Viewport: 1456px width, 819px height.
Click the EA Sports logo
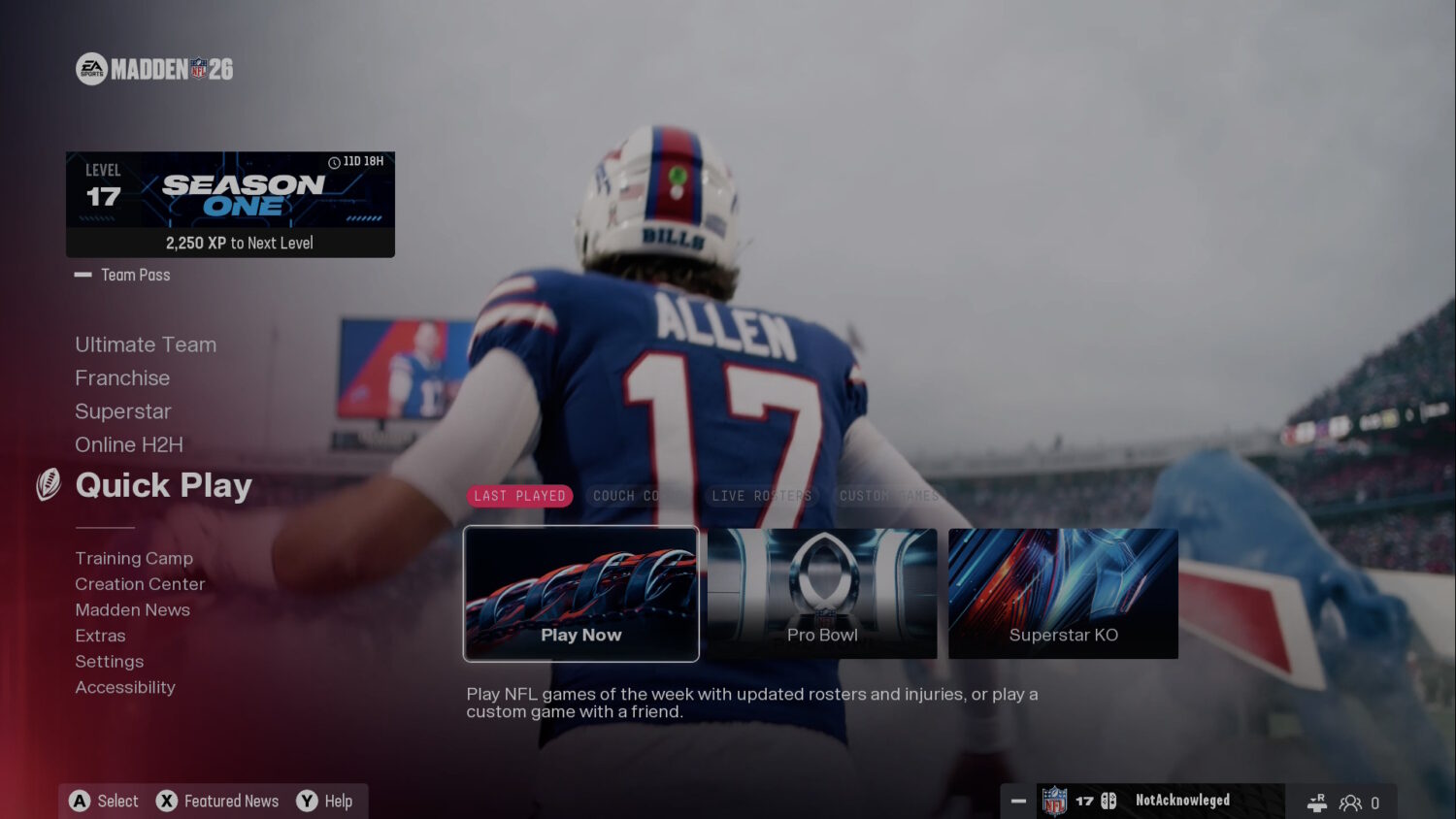(x=91, y=68)
